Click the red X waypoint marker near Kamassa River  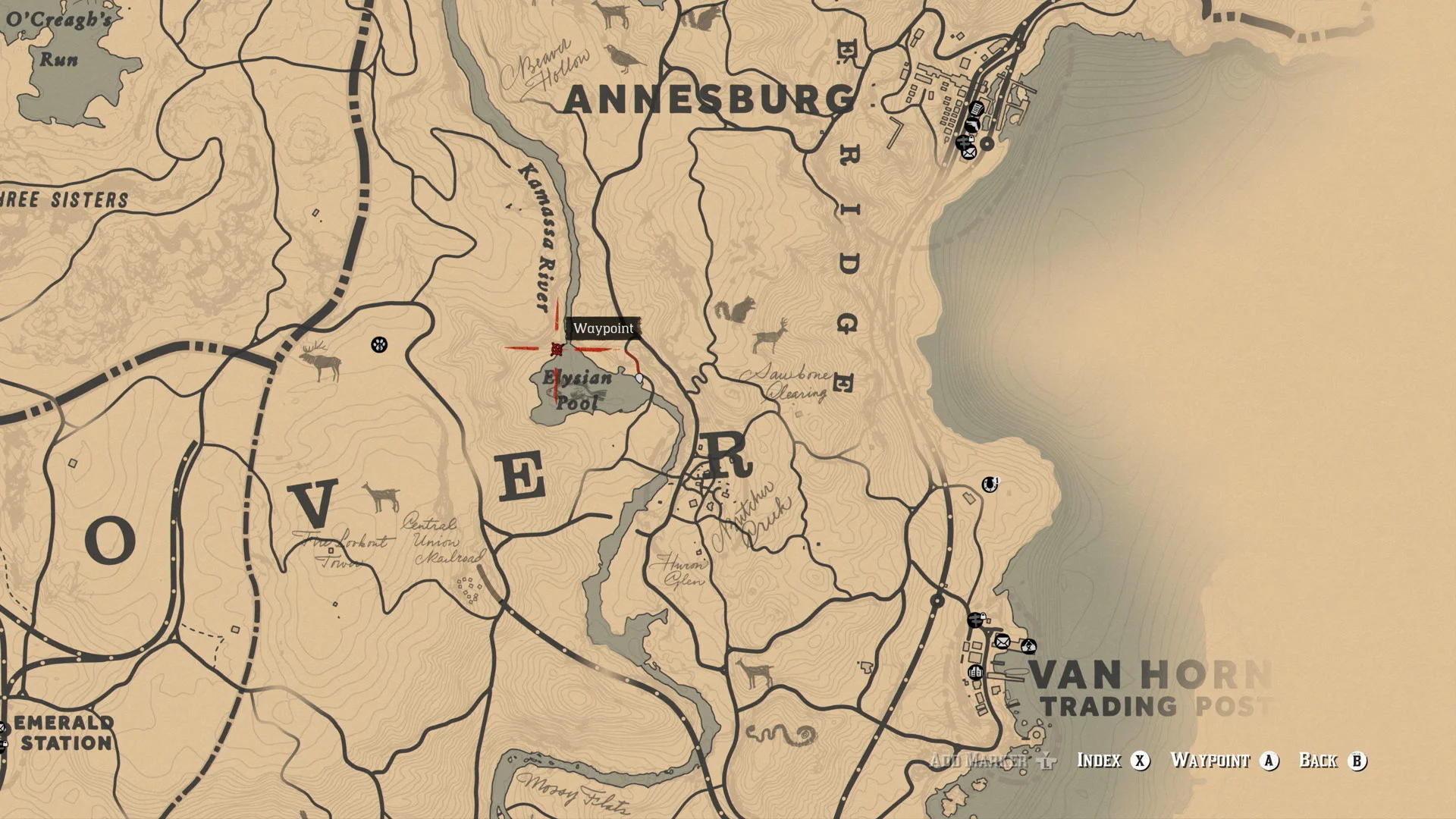(556, 349)
